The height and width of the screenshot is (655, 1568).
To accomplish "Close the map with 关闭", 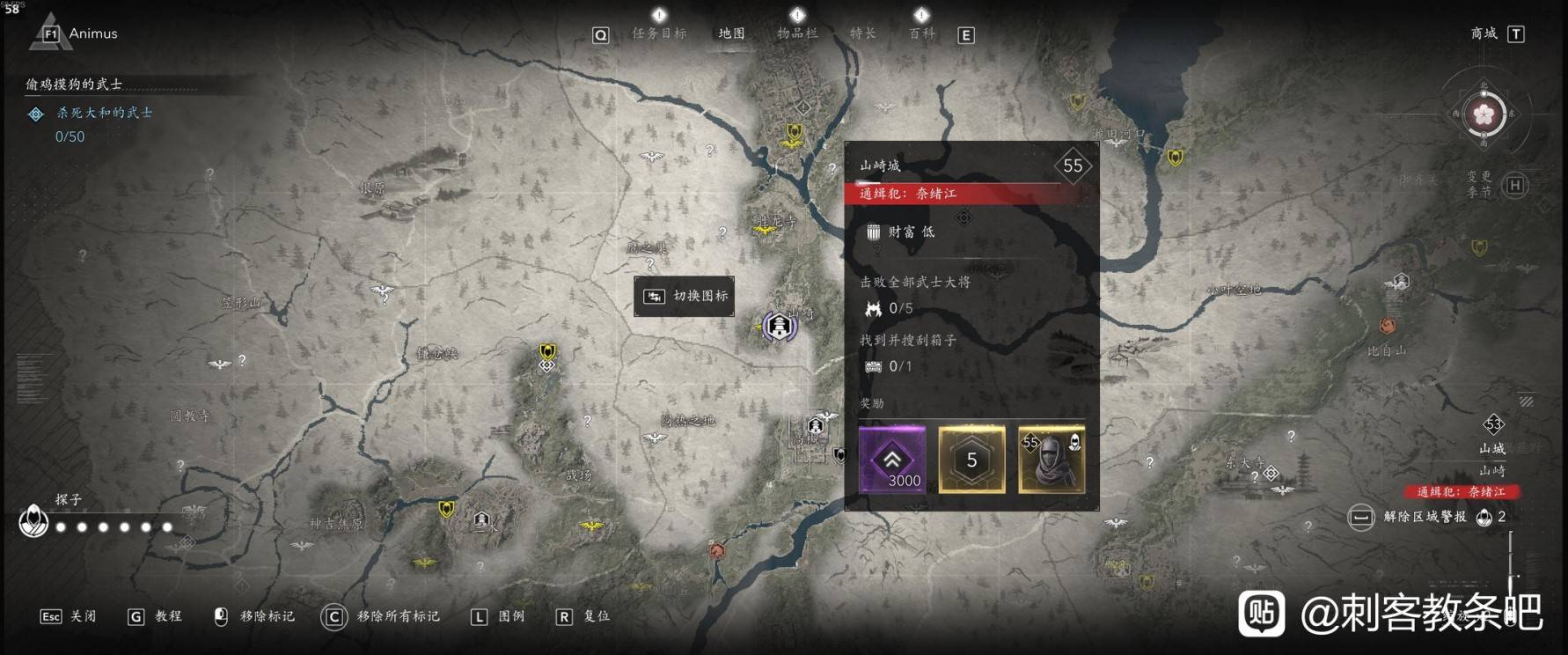I will click(69, 616).
